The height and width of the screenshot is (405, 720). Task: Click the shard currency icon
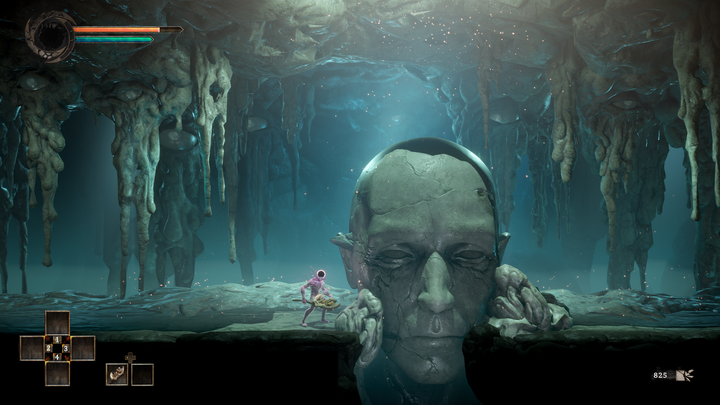coord(685,375)
